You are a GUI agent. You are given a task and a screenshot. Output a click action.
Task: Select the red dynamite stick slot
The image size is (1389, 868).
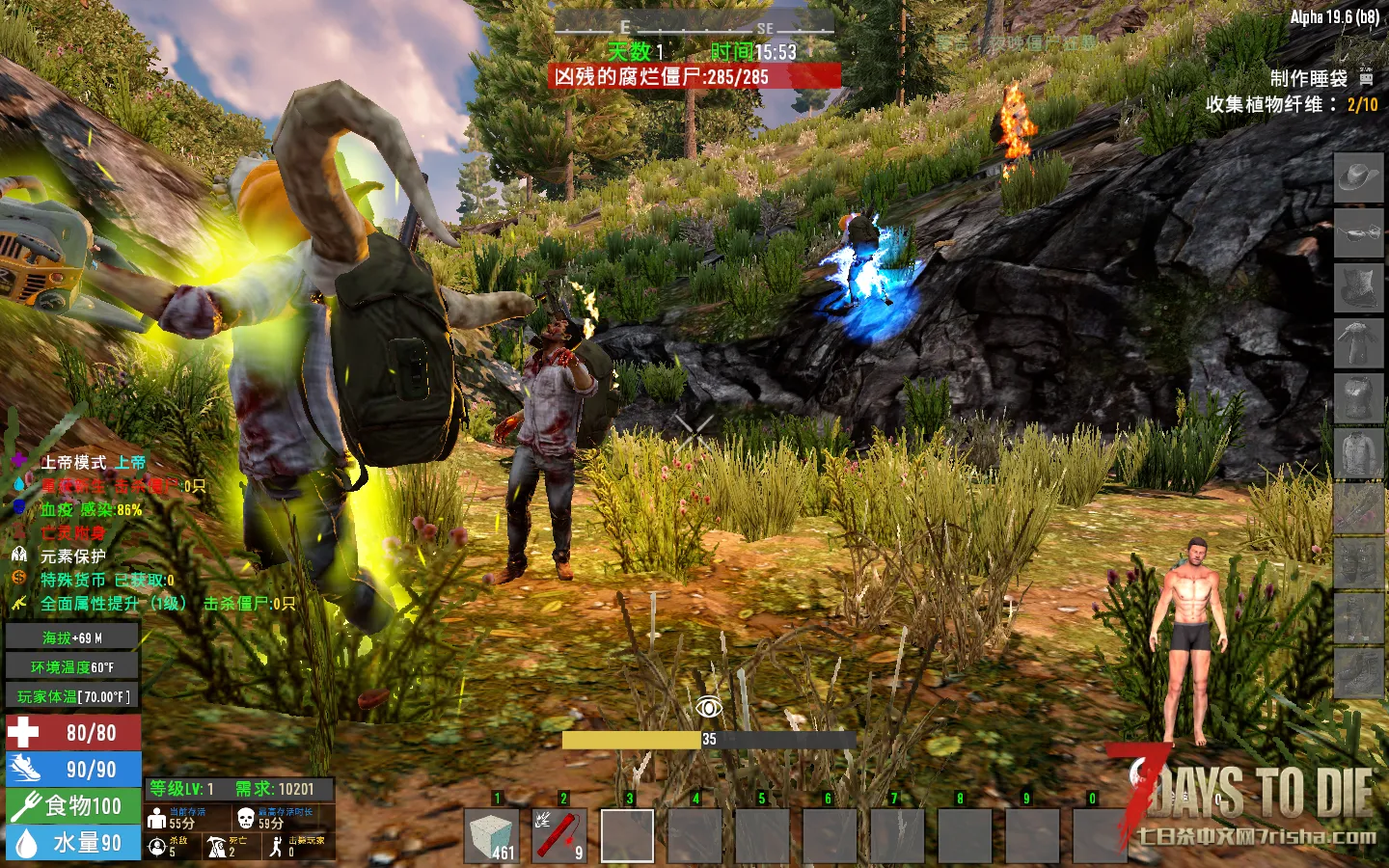pyautogui.click(x=559, y=834)
